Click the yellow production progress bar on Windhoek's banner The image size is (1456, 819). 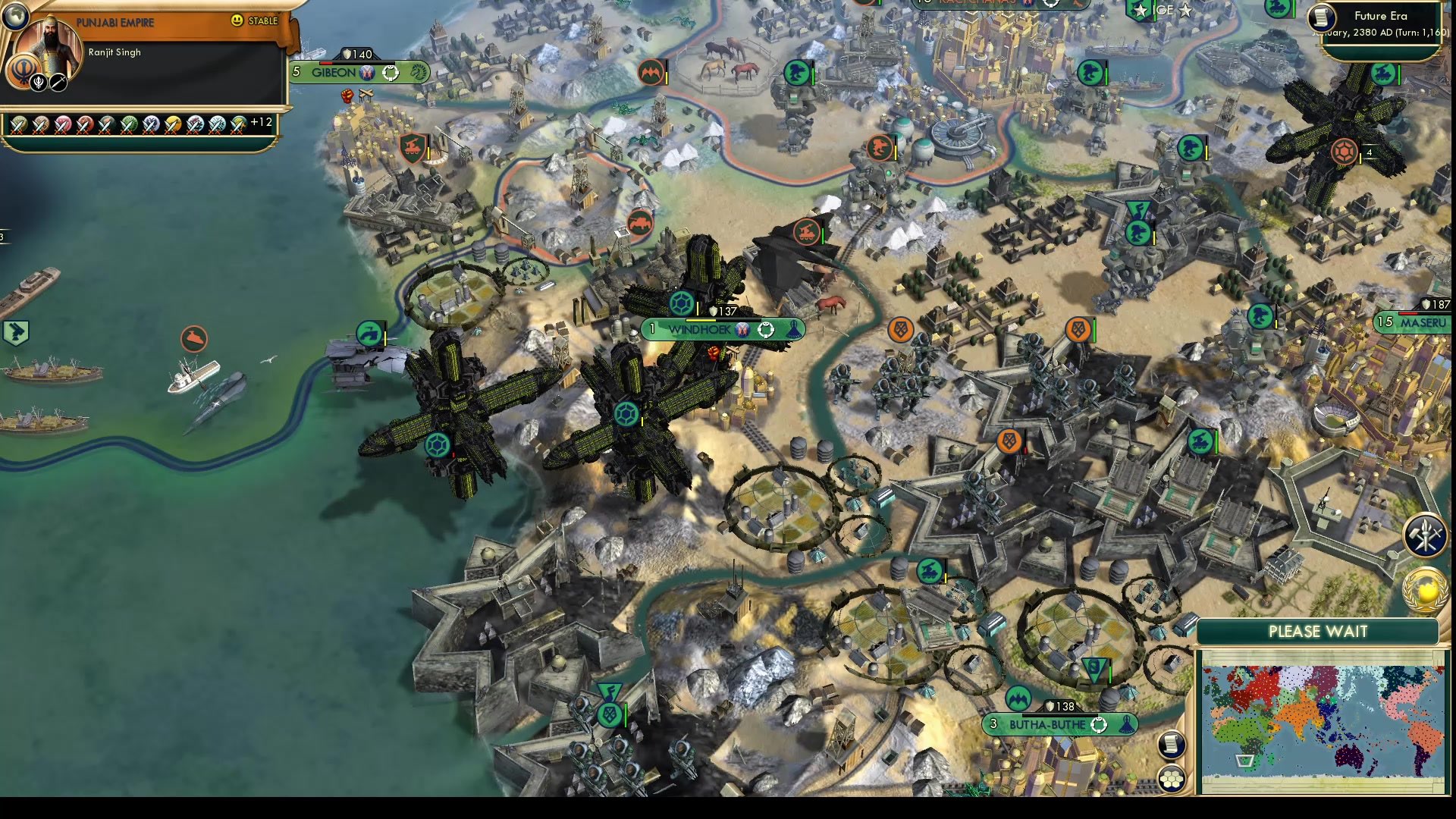pos(701,320)
